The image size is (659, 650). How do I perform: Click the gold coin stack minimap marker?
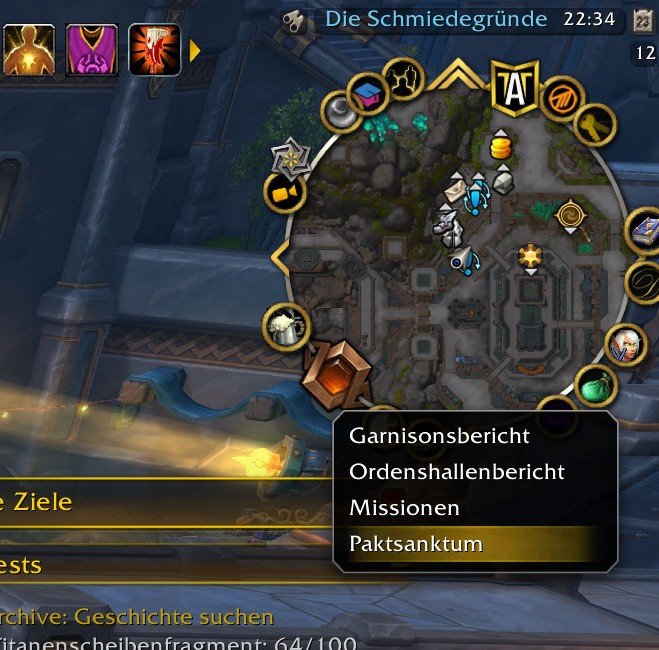click(501, 146)
